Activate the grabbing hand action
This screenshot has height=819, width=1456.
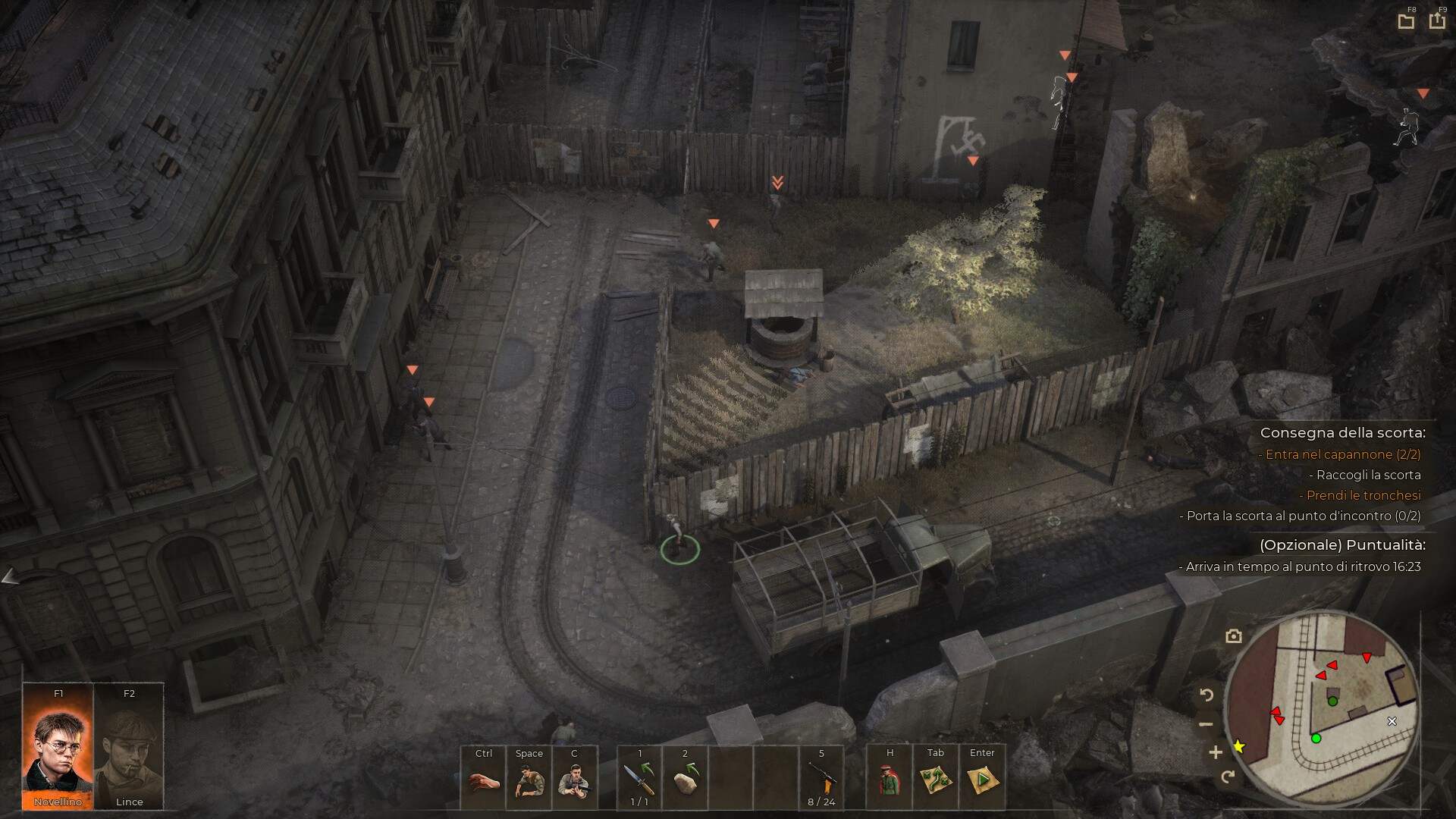click(x=483, y=780)
